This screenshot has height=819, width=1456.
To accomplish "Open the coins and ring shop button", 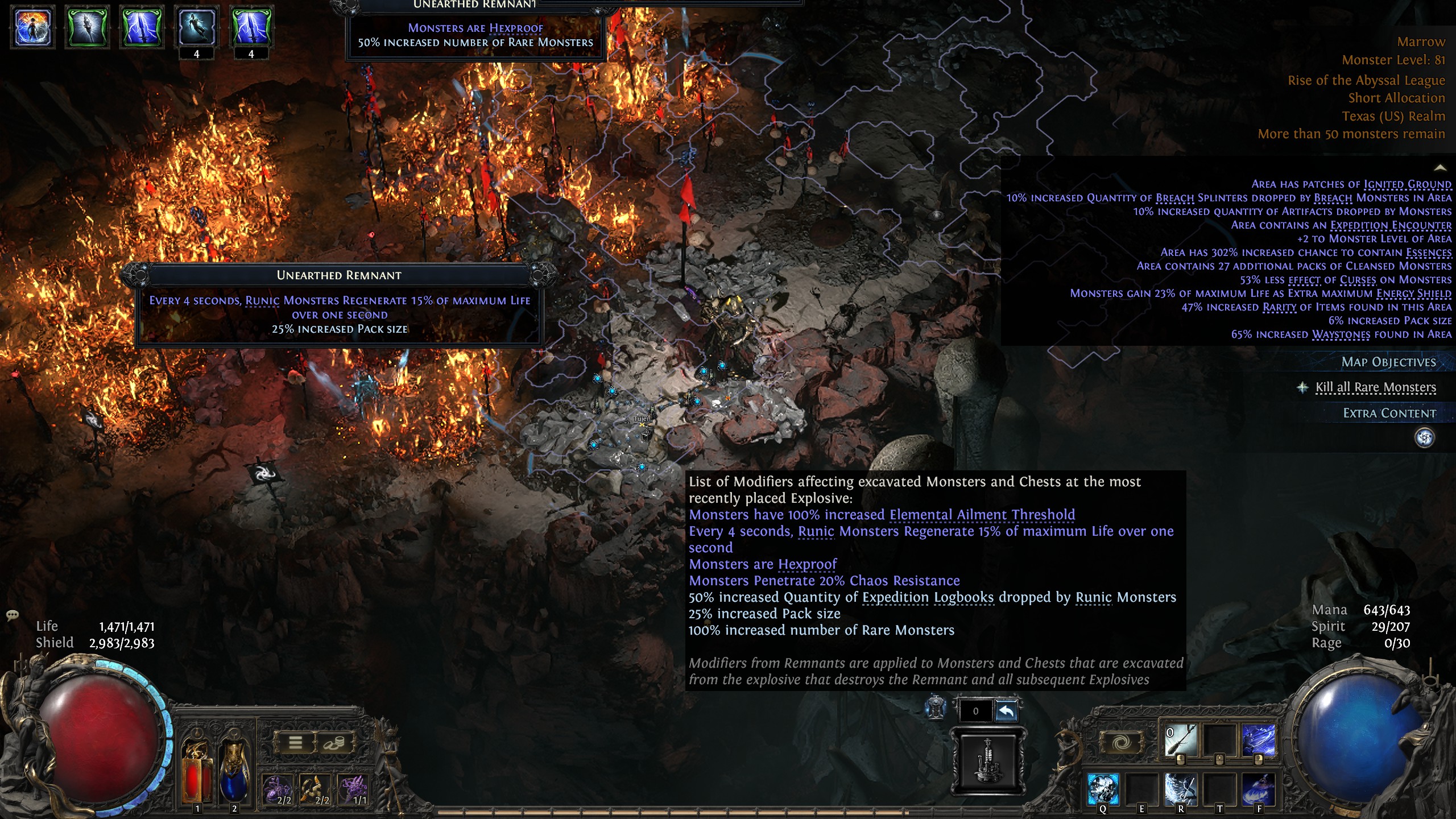I will pyautogui.click(x=334, y=742).
